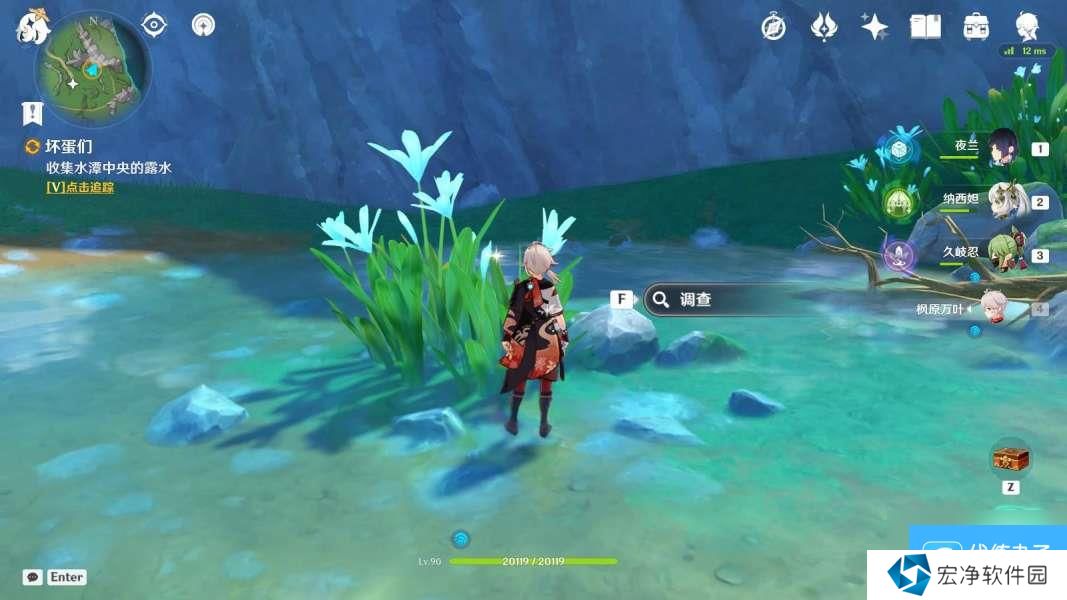Open the chat speech bubble
The height and width of the screenshot is (600, 1067).
(33, 577)
